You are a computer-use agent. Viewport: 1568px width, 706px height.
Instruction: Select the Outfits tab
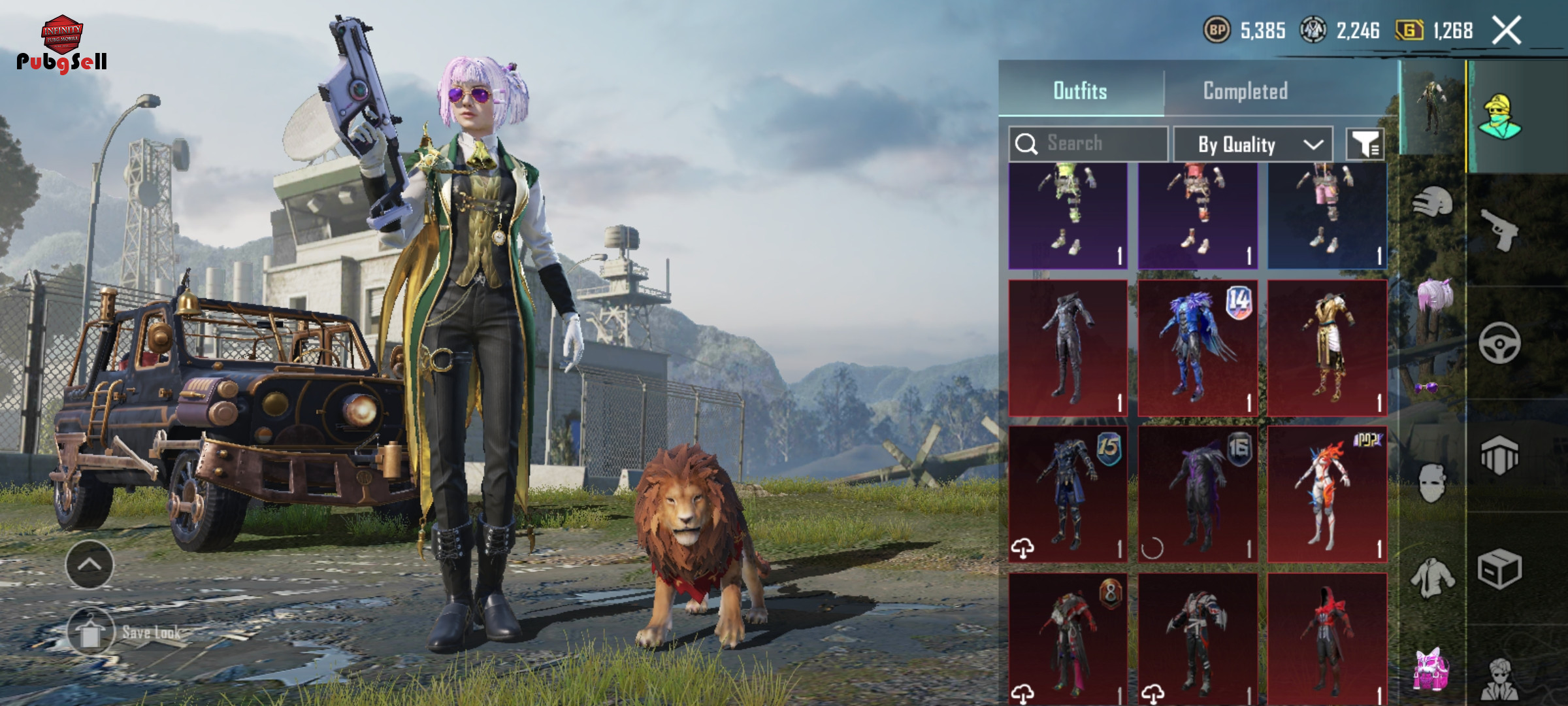tap(1080, 91)
